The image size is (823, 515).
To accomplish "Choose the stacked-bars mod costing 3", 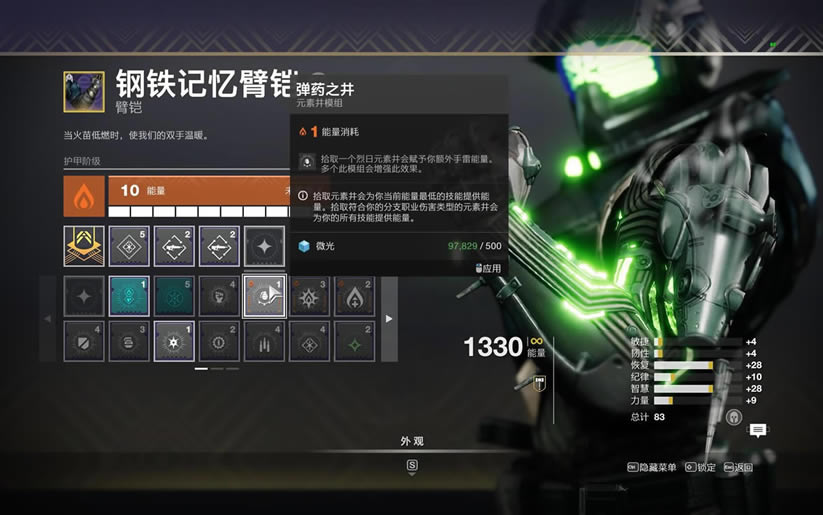I will point(129,340).
